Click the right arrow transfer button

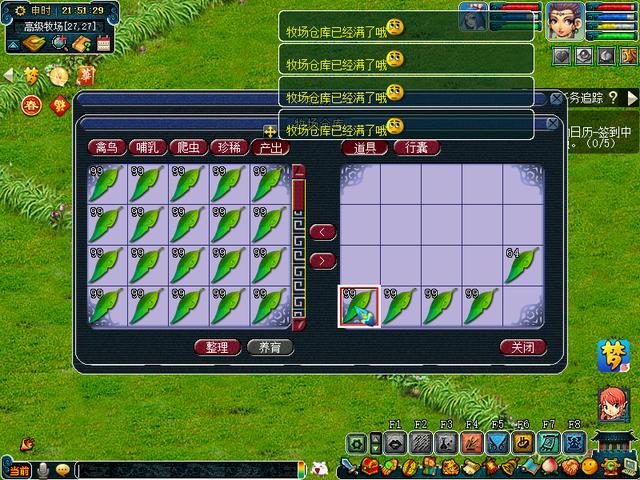(322, 261)
